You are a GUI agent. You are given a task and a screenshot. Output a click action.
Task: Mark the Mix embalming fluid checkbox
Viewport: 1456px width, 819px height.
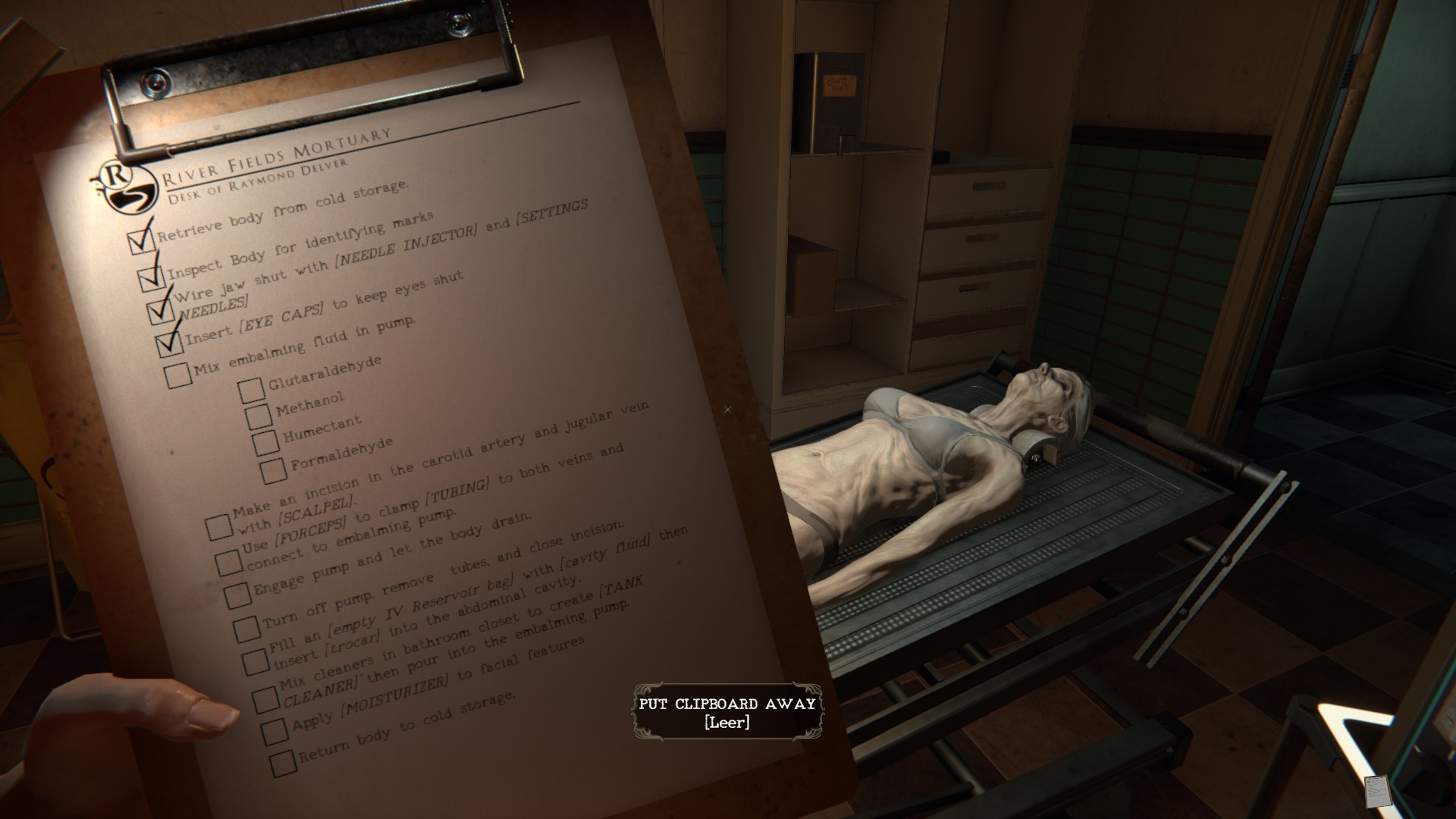178,375
